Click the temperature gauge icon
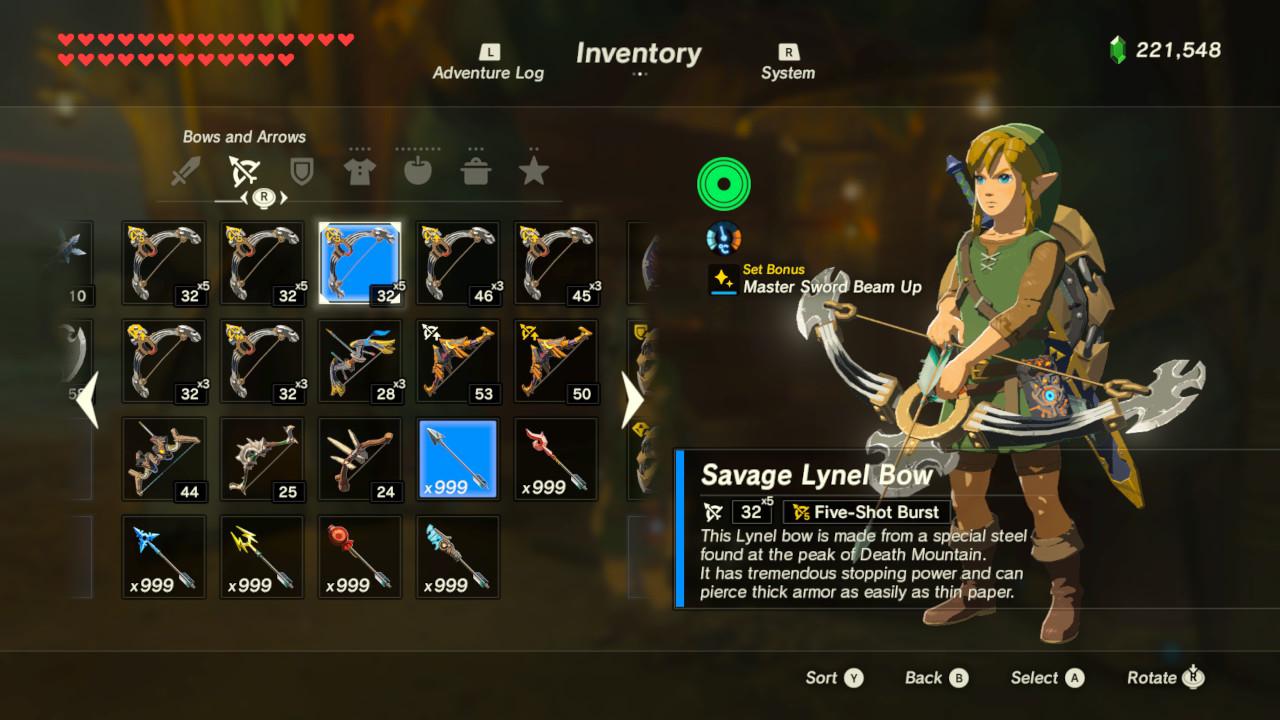 click(x=723, y=237)
